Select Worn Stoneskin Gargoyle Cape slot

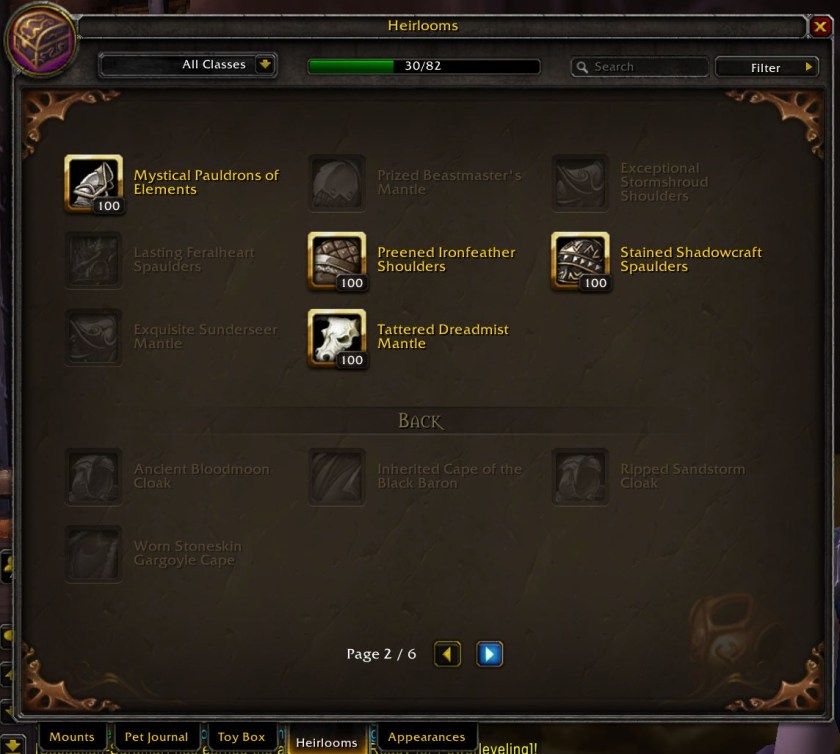(x=94, y=554)
